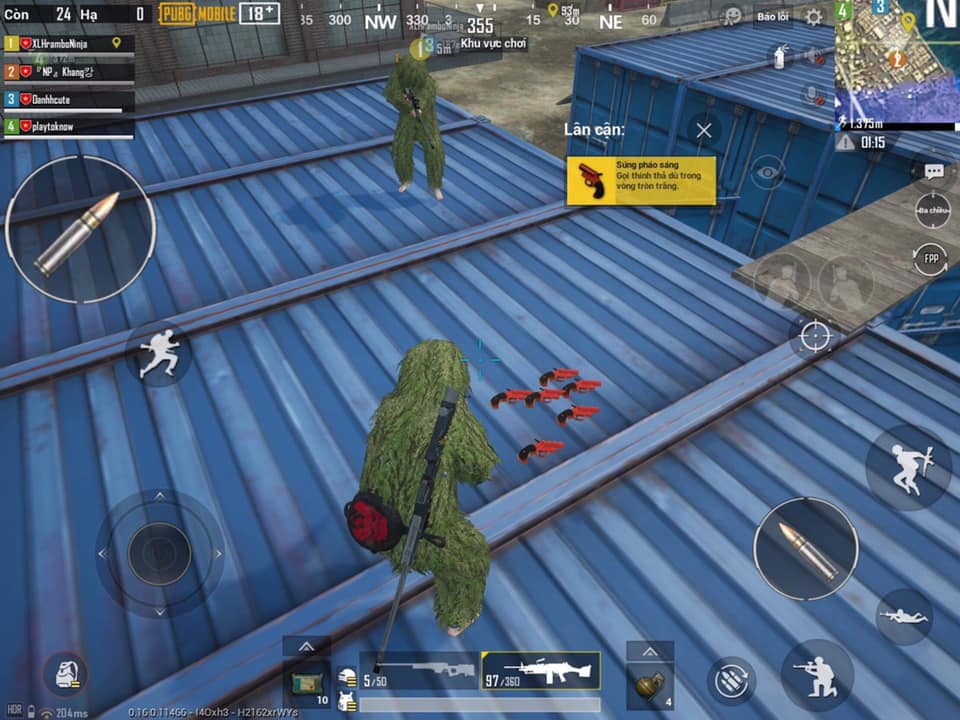The image size is (960, 720).
Task: Aim down sights with the crosshair button
Action: coord(815,336)
